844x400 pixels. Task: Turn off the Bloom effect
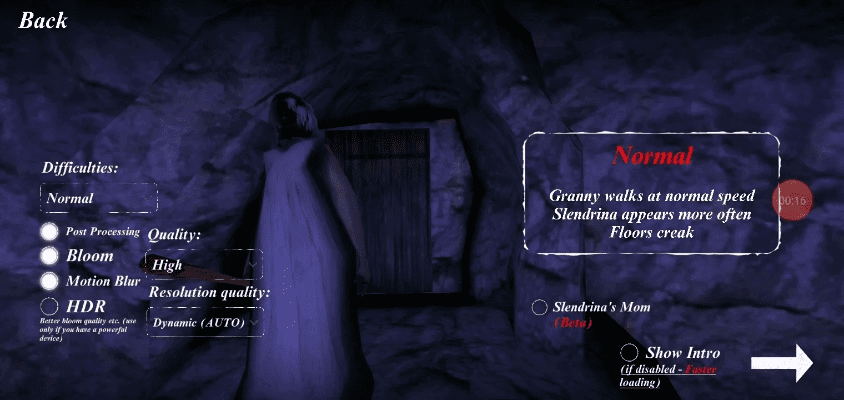pyautogui.click(x=49, y=256)
